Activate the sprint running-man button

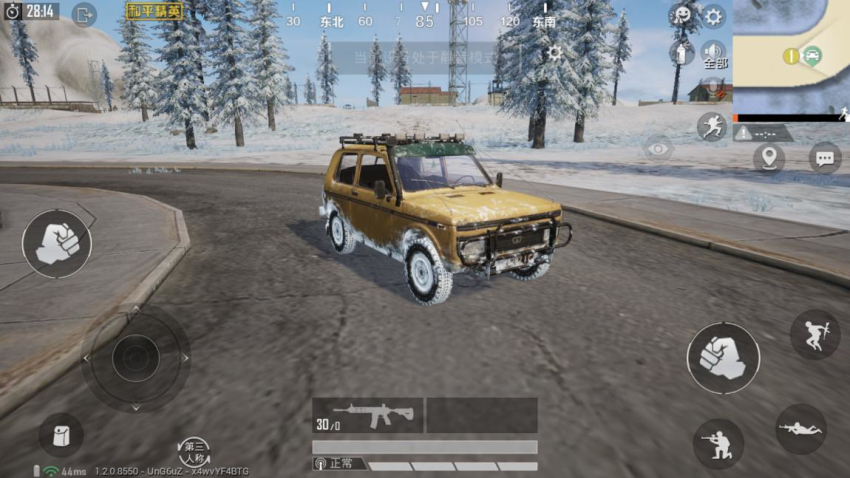[712, 127]
